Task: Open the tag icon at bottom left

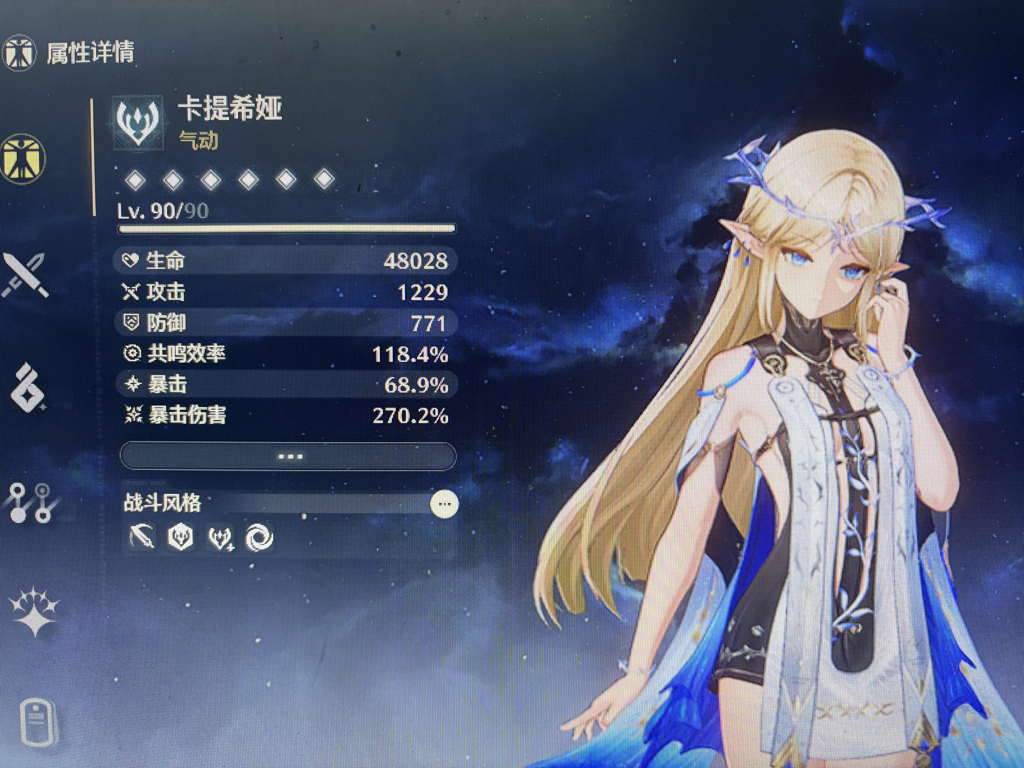Action: point(38,722)
